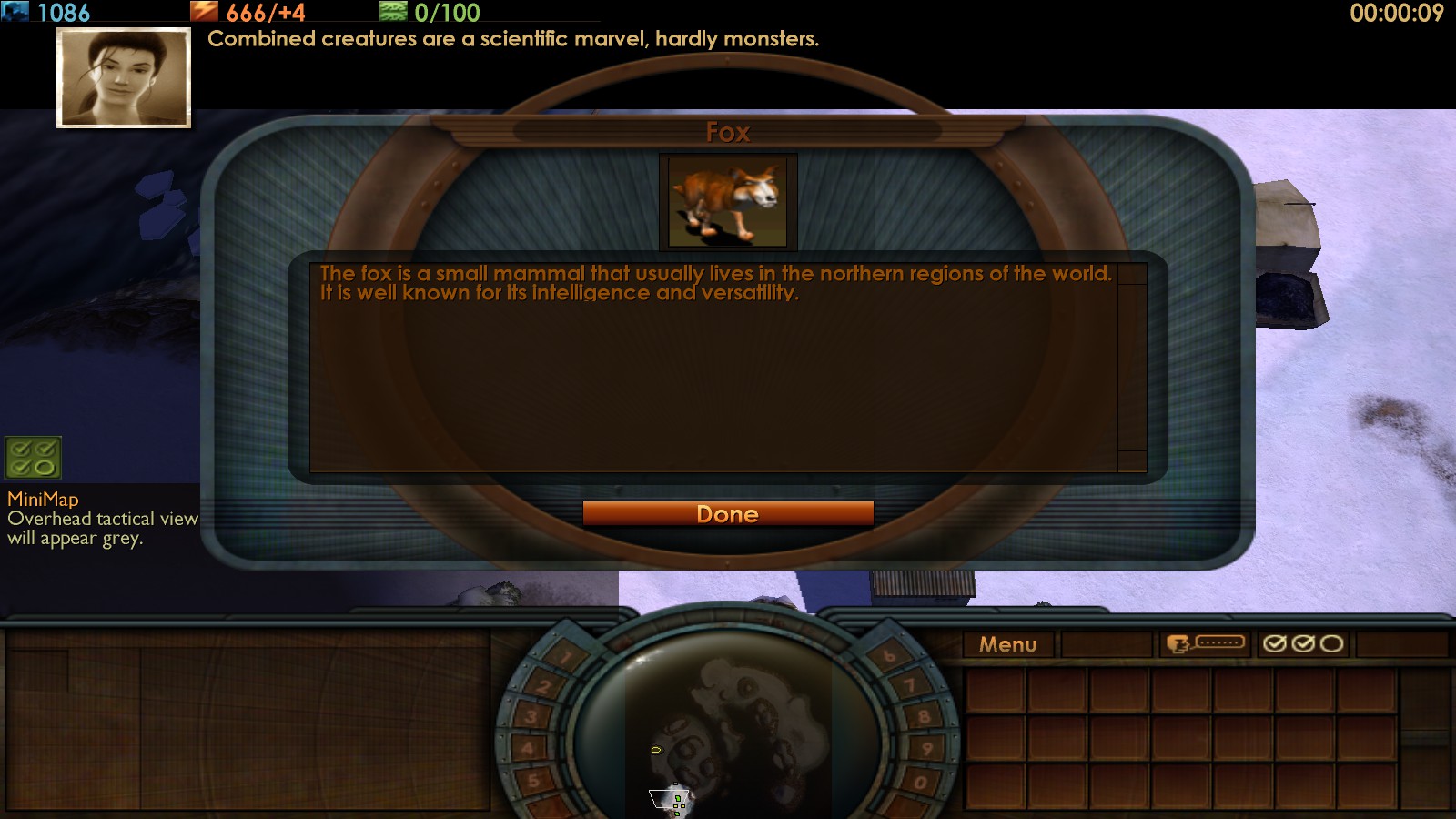Select control group 6 button

click(888, 655)
